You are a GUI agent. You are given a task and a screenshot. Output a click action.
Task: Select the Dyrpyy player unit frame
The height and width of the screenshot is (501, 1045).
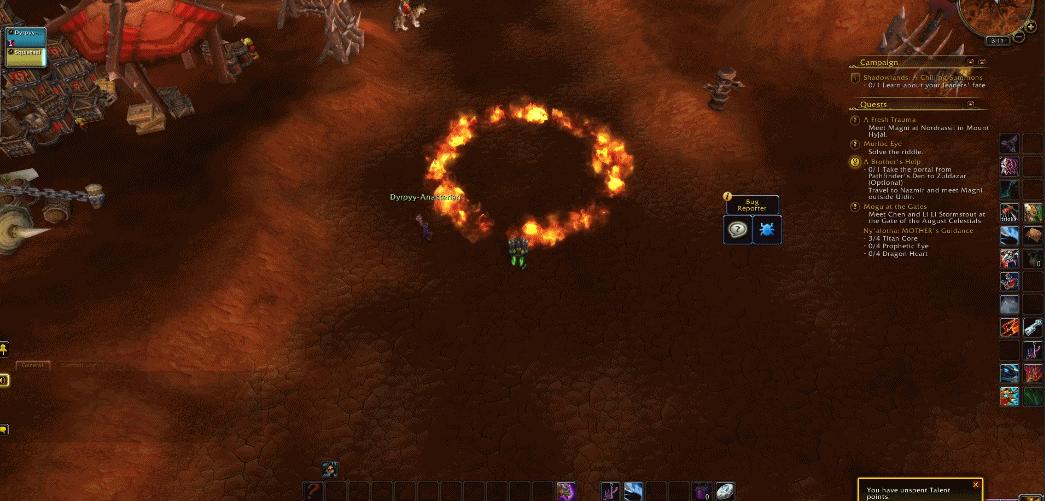(x=26, y=33)
